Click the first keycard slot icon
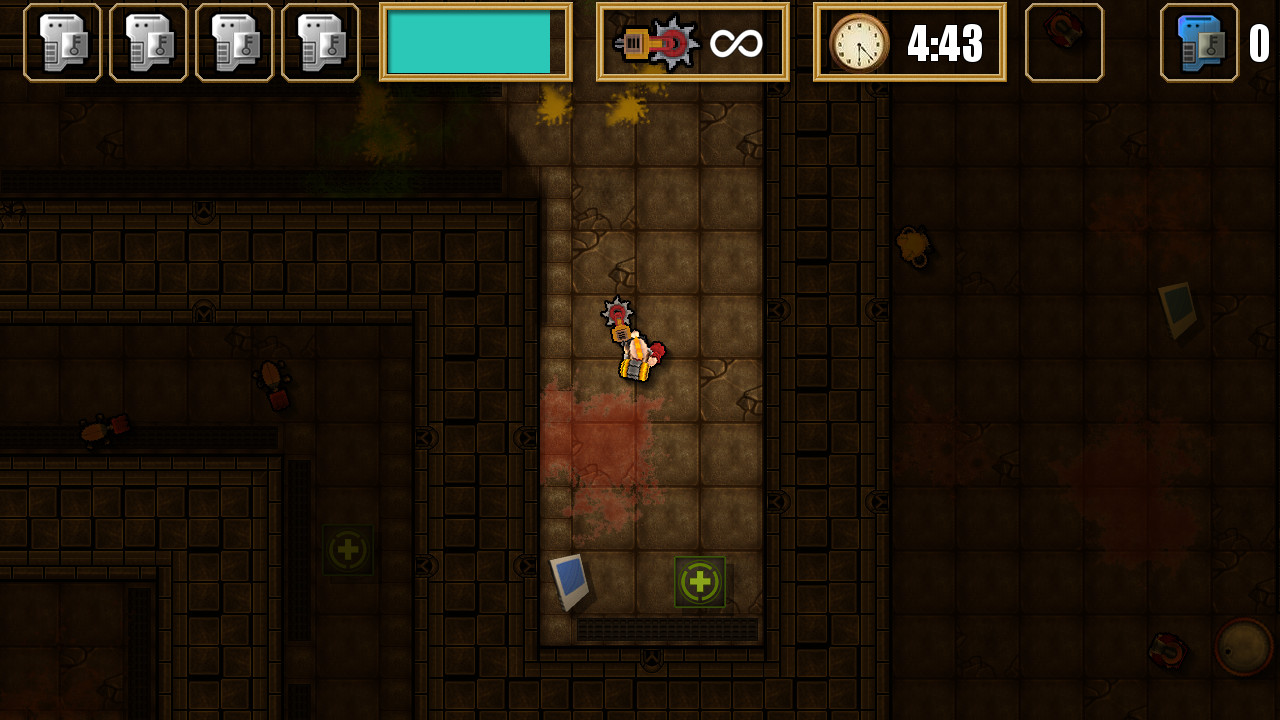The width and height of the screenshot is (1280, 720). point(60,41)
